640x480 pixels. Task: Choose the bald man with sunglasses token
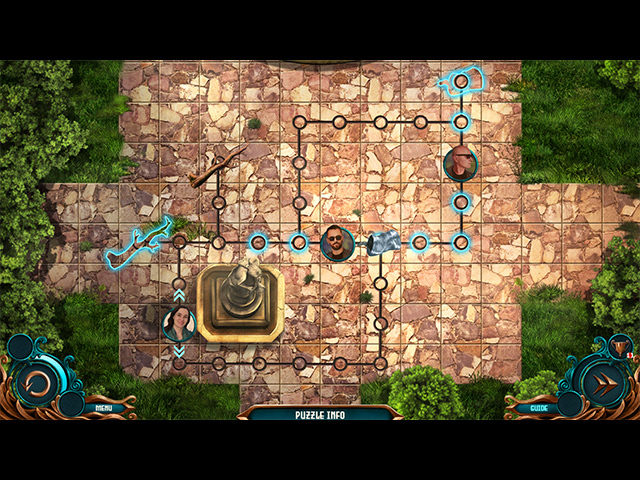[x=460, y=163]
